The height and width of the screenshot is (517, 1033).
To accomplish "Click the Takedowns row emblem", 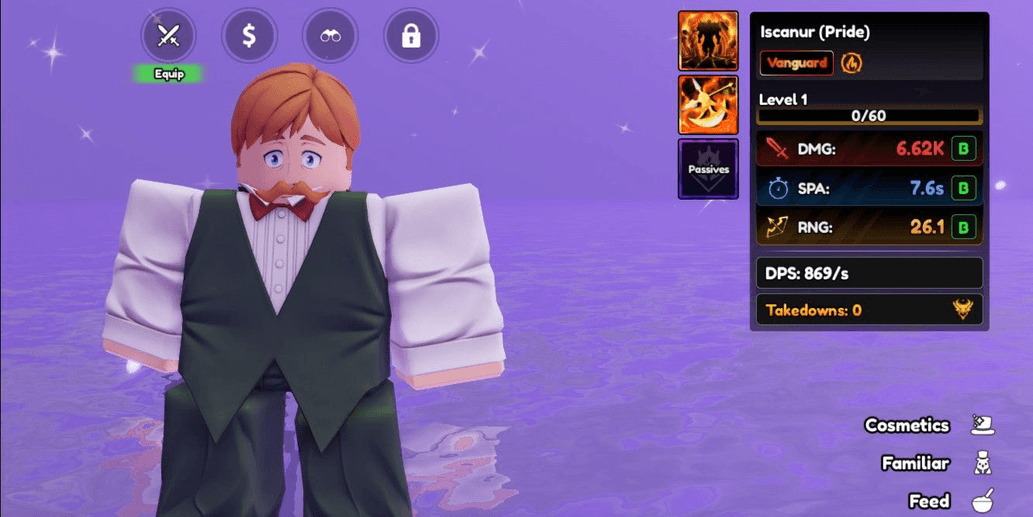I will pos(963,310).
